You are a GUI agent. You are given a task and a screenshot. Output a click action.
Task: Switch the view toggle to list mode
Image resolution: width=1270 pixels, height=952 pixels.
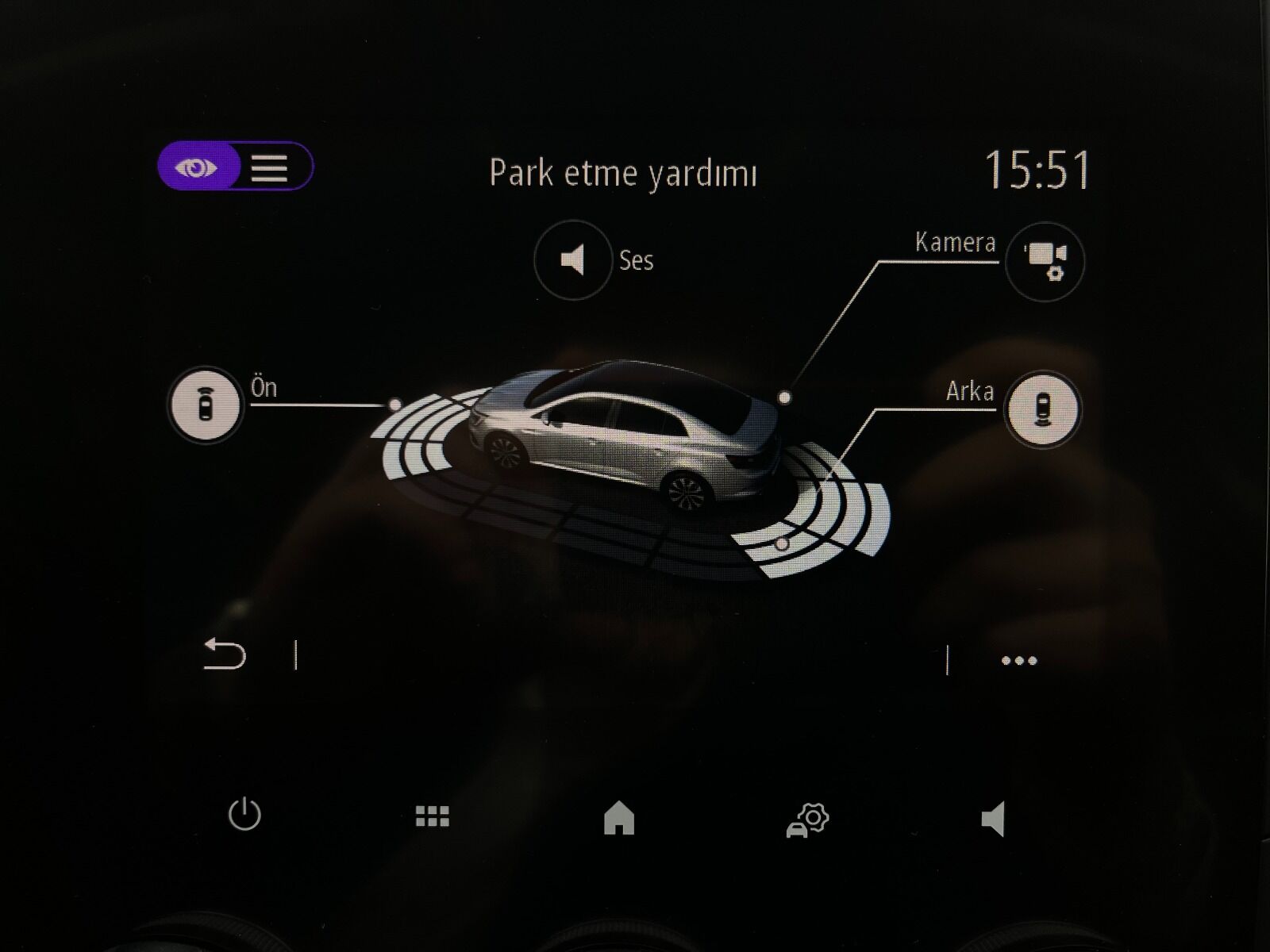[268, 168]
